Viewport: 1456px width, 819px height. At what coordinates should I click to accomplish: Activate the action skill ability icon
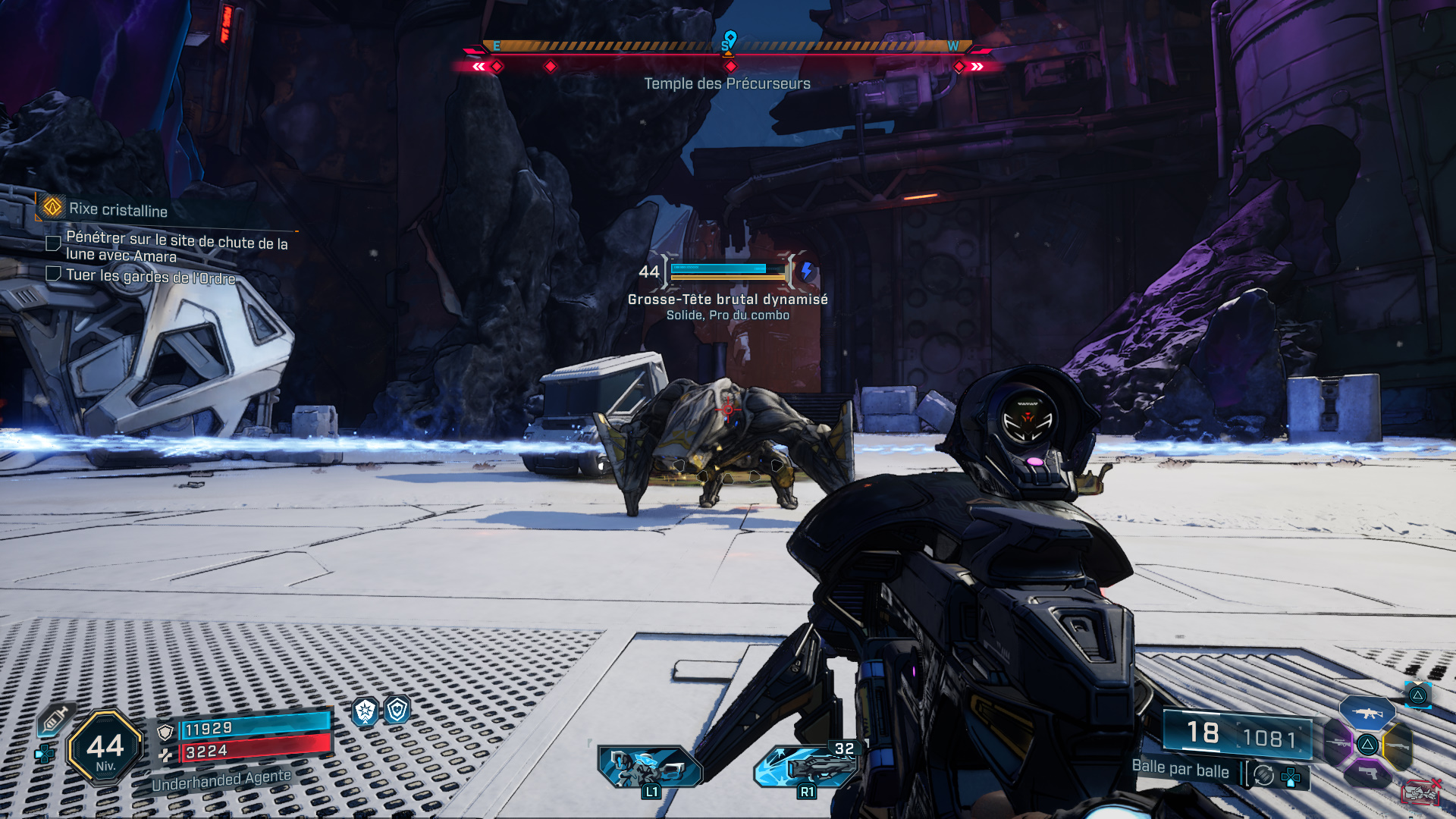650,766
